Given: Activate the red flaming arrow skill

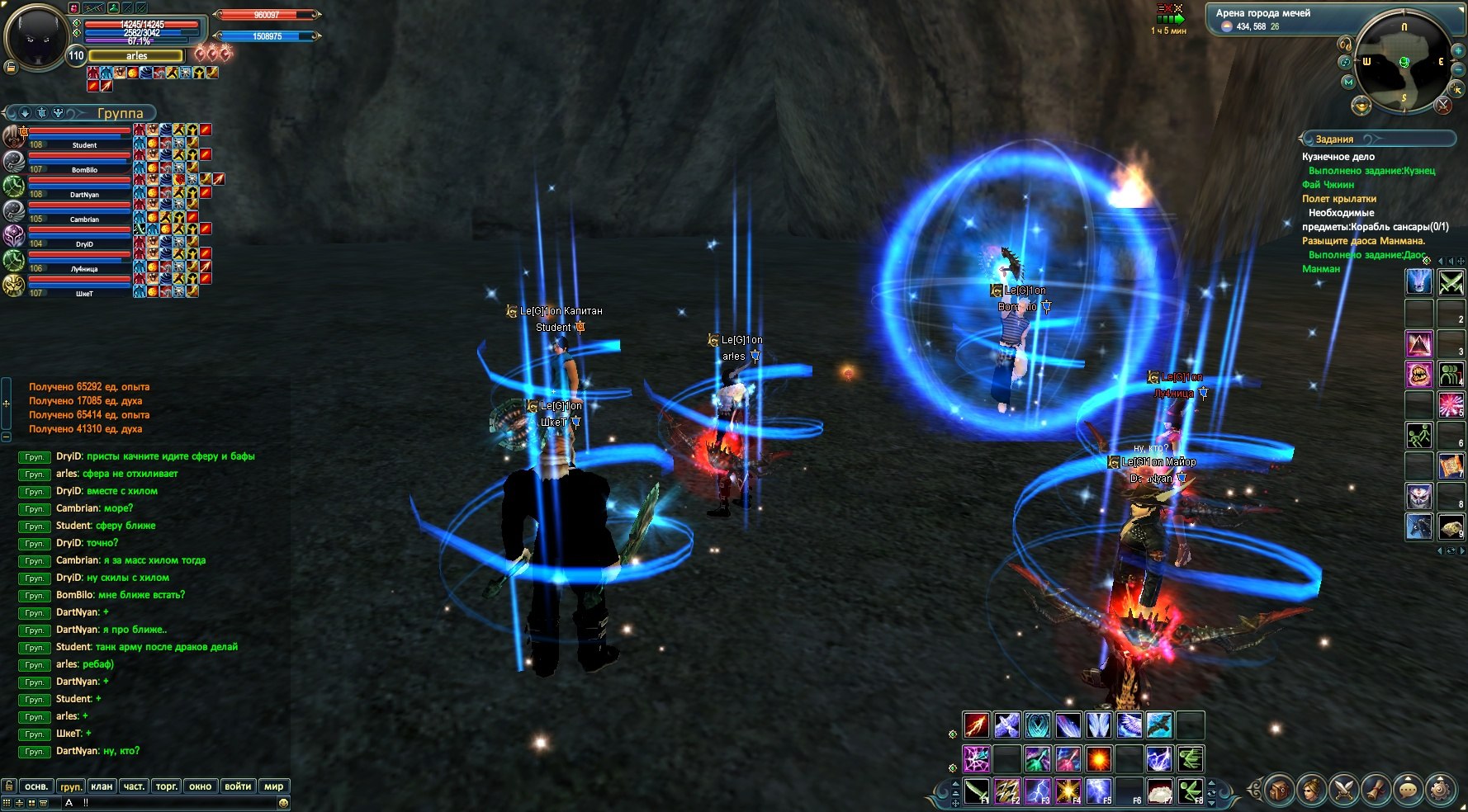Looking at the screenshot, I should coord(977,725).
